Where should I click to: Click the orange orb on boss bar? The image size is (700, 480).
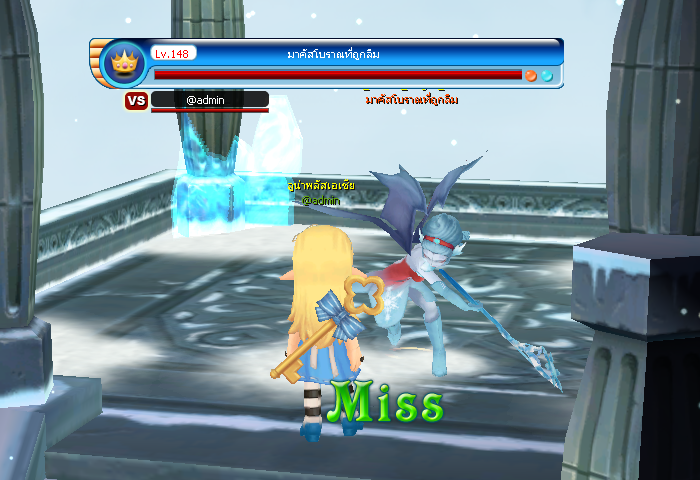532,75
